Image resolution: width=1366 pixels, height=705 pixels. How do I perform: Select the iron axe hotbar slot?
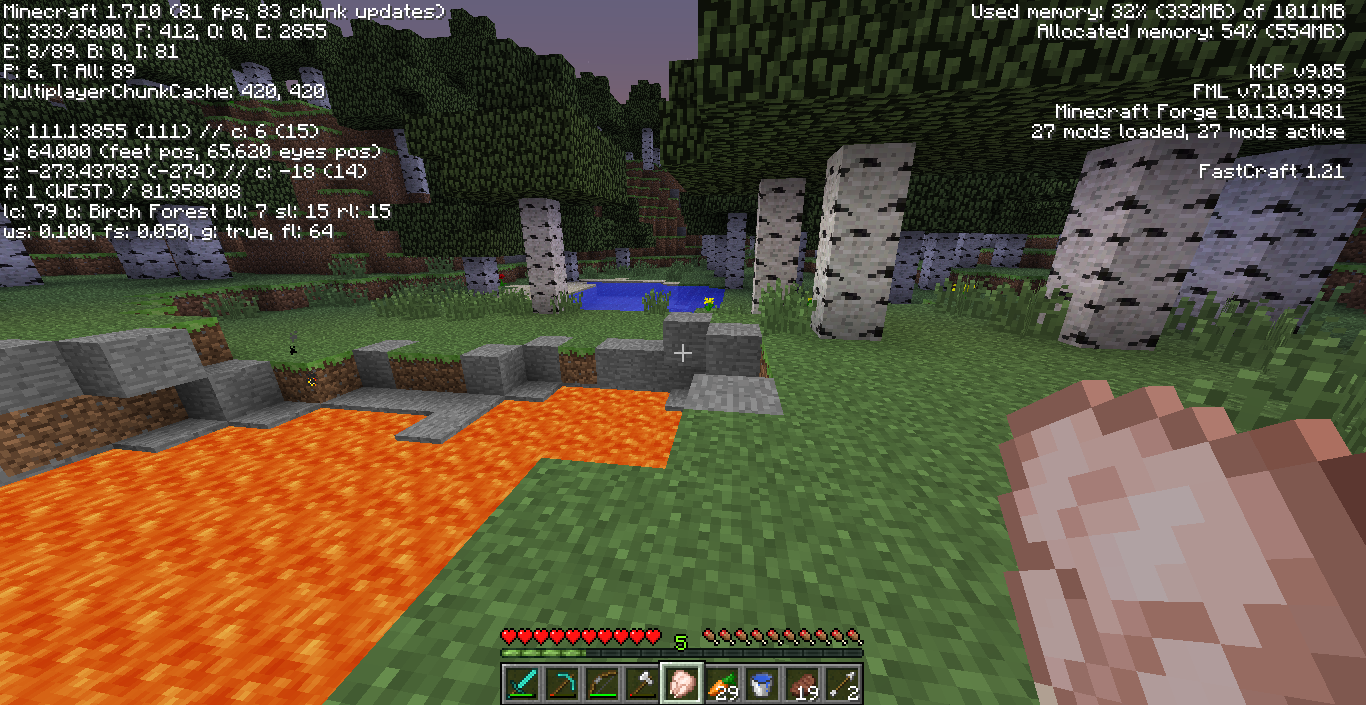tap(642, 684)
